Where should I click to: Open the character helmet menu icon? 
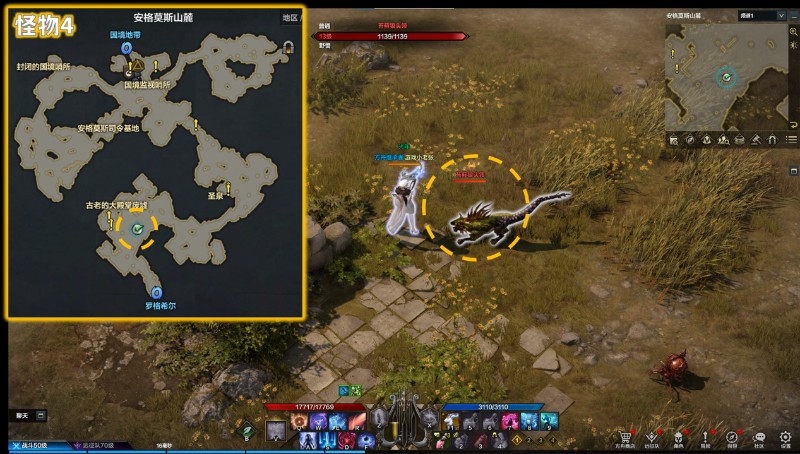(680, 437)
